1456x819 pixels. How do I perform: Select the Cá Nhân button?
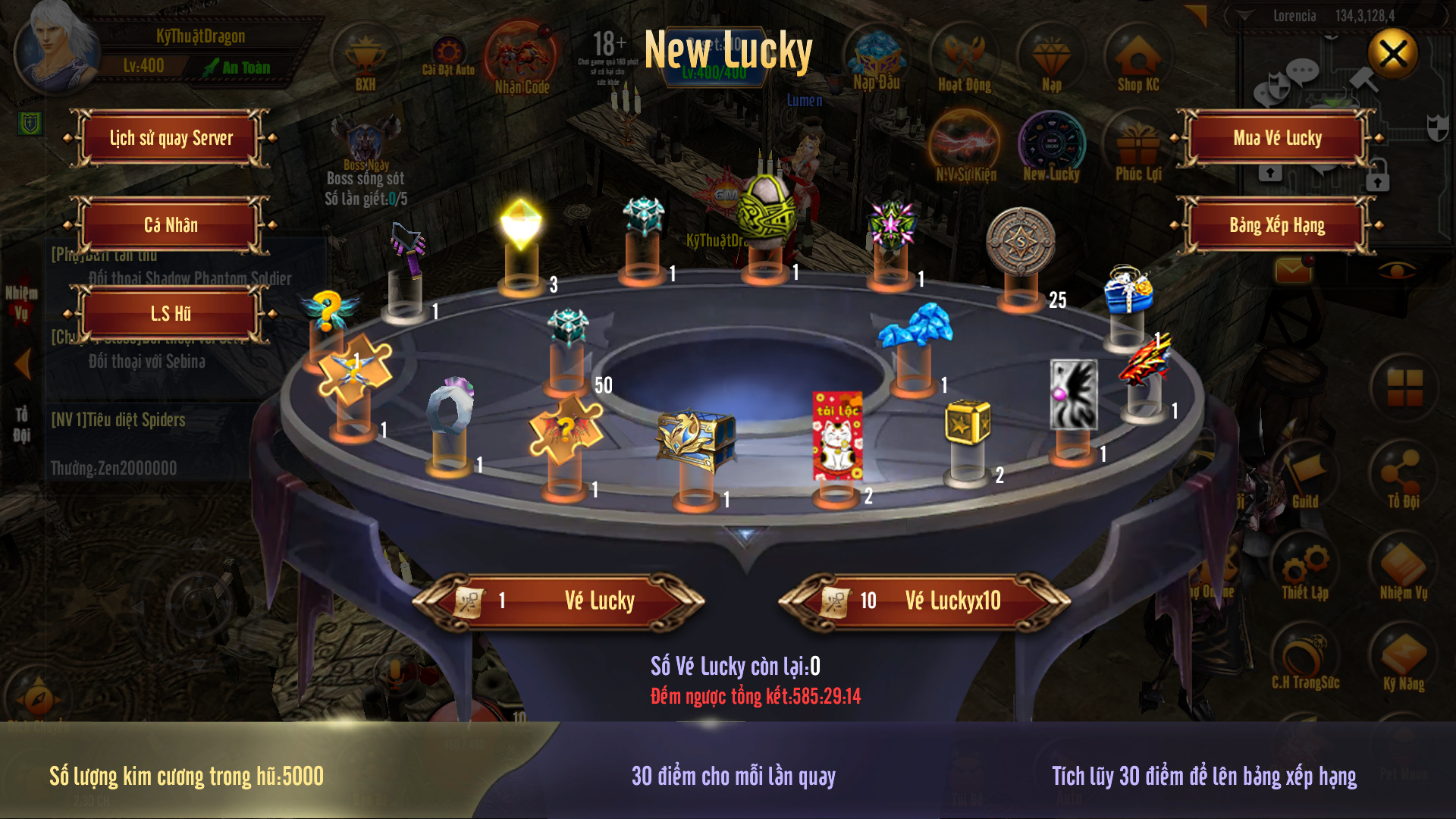point(171,225)
